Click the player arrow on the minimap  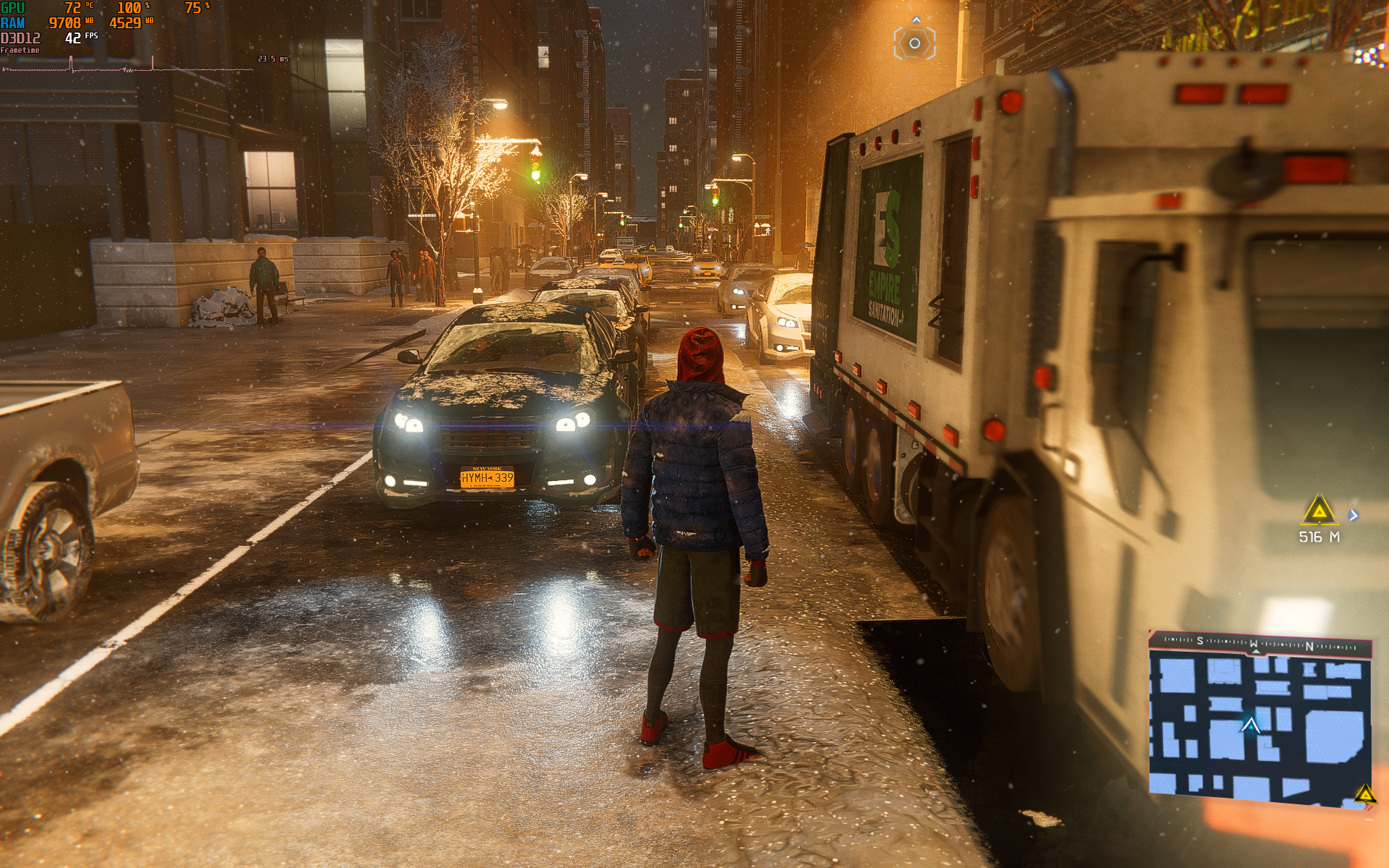[1250, 725]
